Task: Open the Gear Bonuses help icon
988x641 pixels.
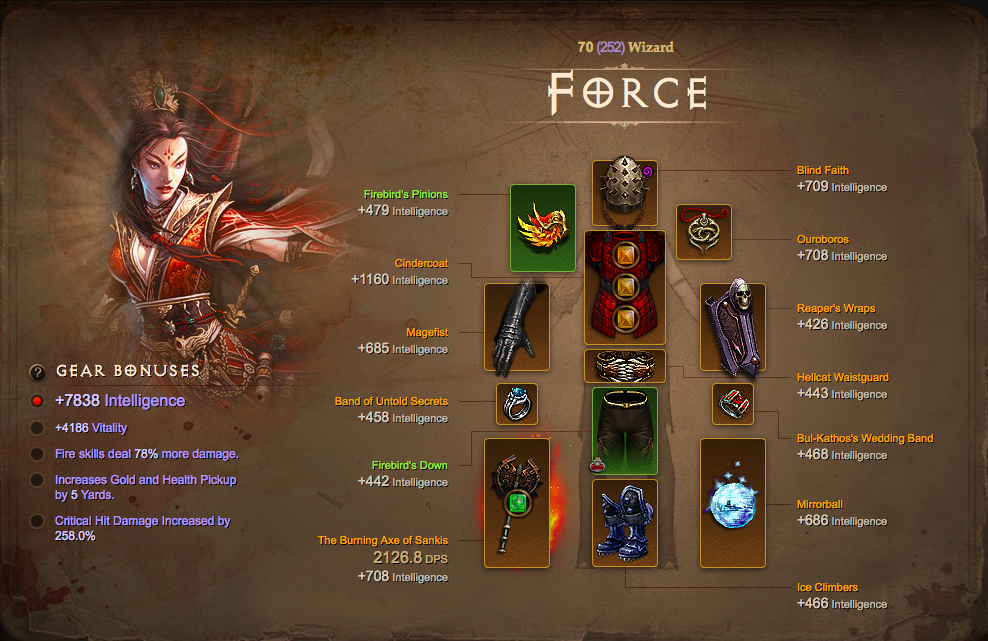Action: [38, 372]
